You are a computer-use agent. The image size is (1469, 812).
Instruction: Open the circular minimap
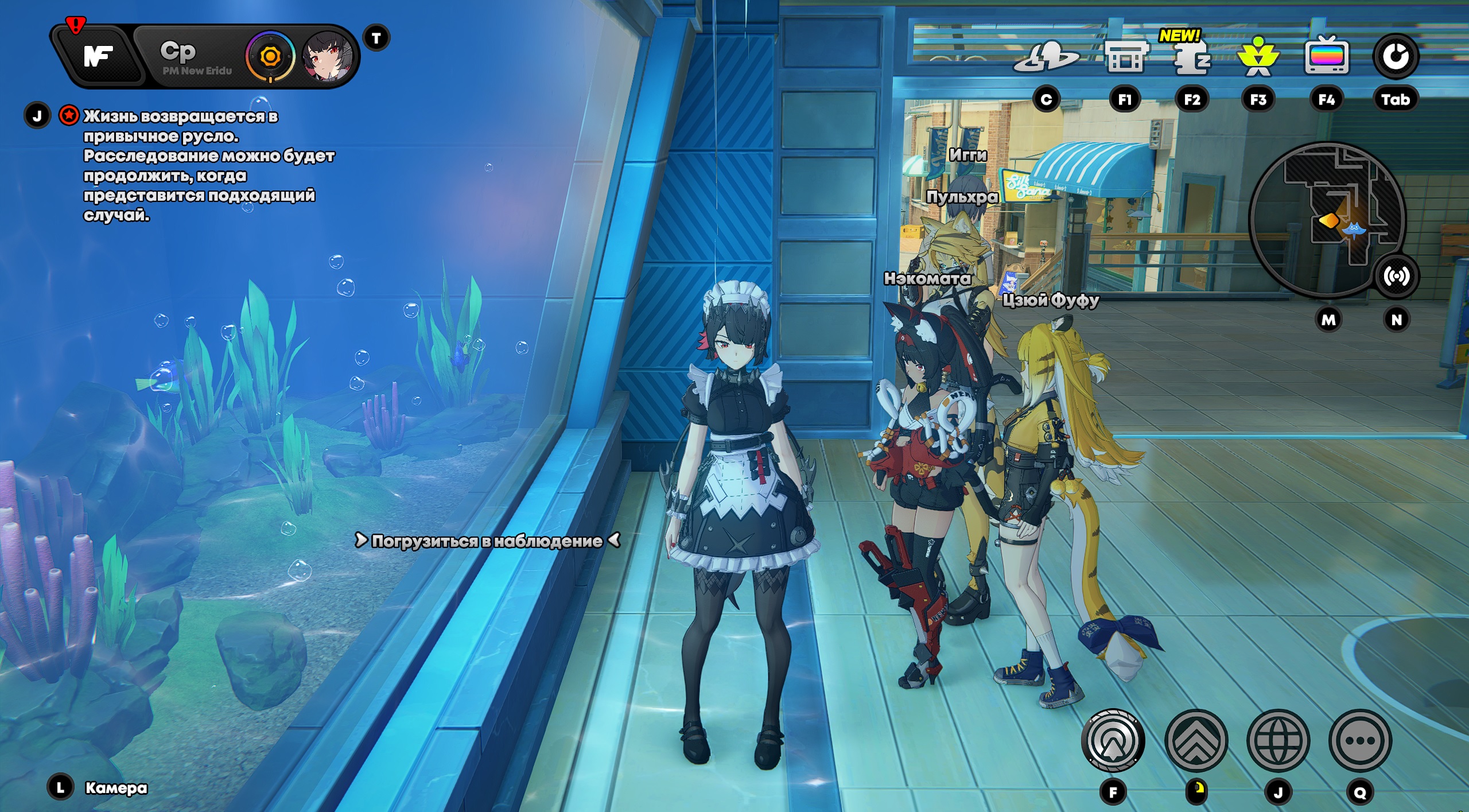tap(1326, 219)
